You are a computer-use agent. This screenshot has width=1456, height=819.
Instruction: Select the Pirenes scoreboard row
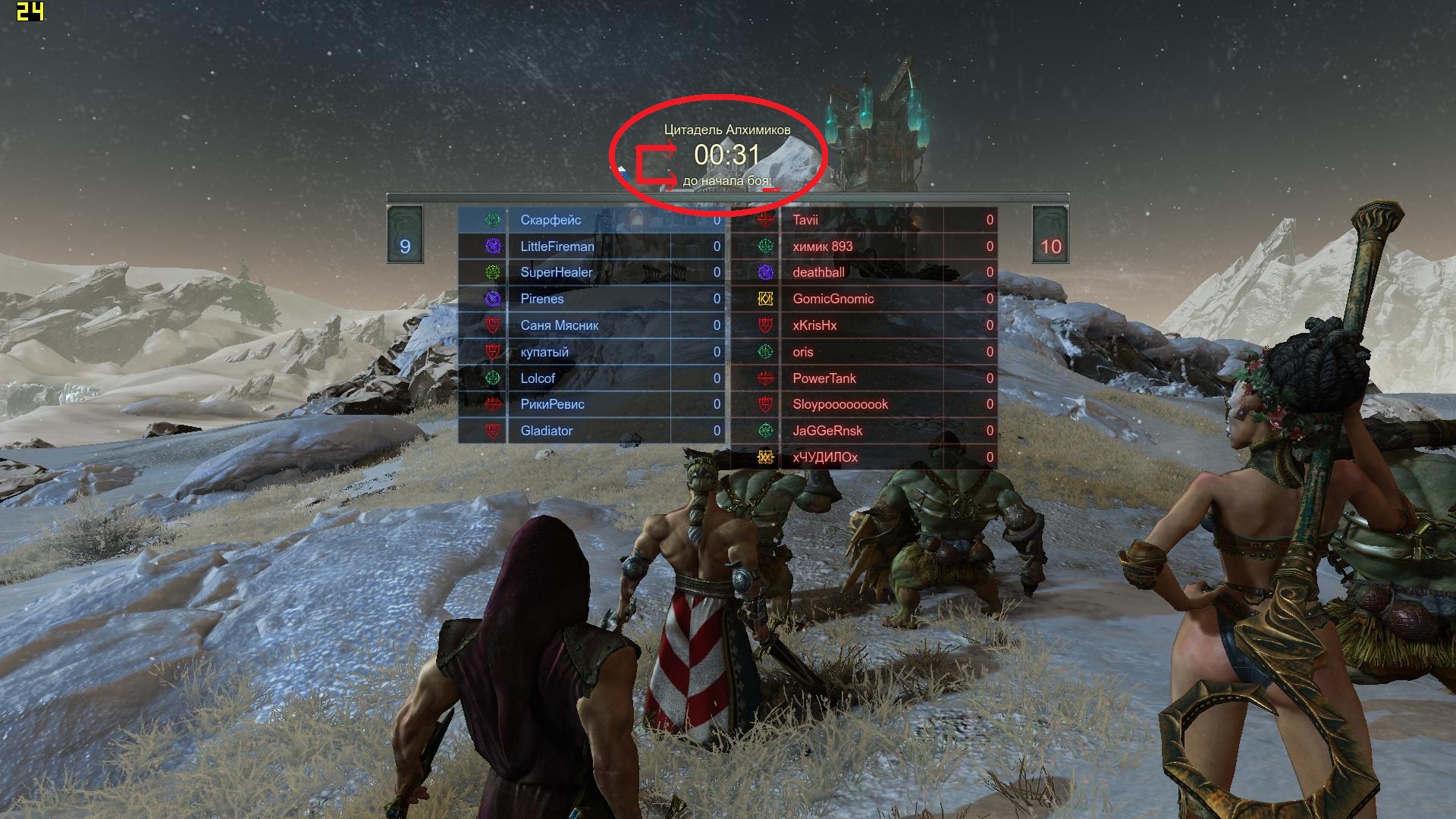click(x=542, y=299)
